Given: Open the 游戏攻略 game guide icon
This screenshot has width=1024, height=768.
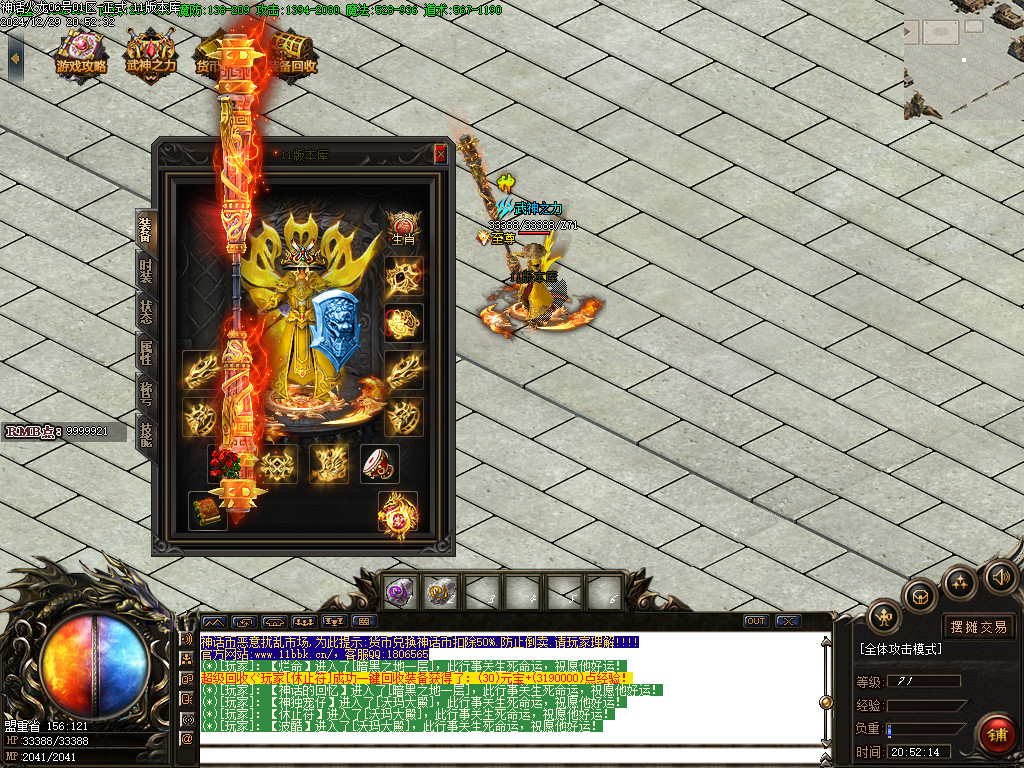Looking at the screenshot, I should tap(82, 56).
